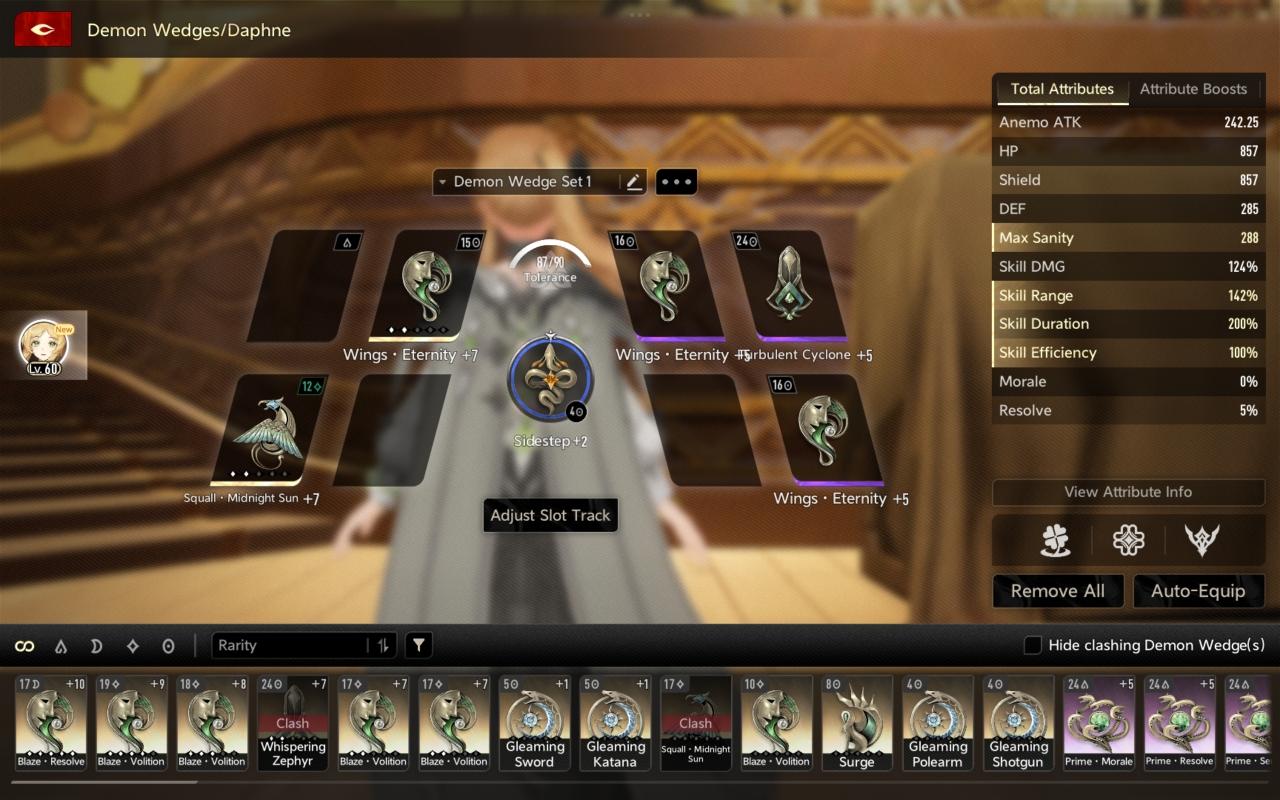Select the Surge wedge card
This screenshot has height=800, width=1280.
click(857, 723)
